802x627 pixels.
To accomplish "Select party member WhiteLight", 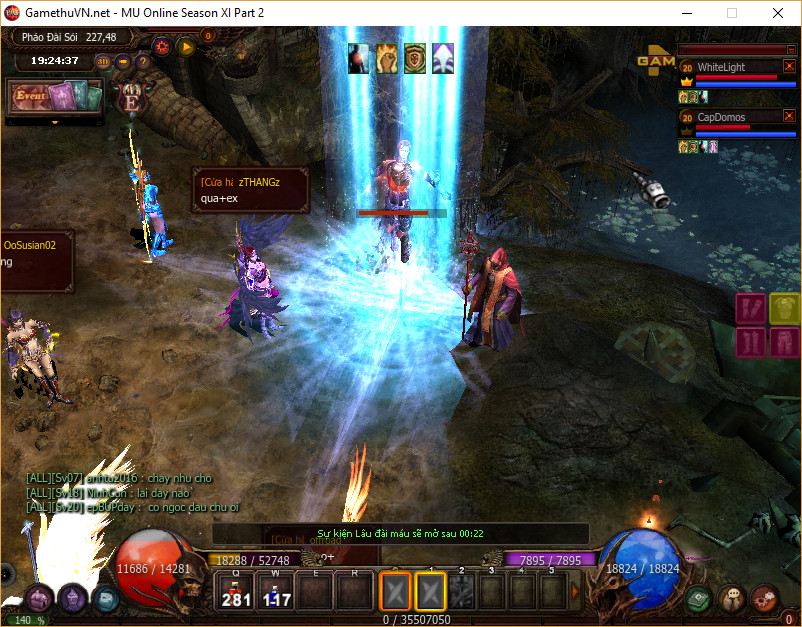I will pos(722,67).
